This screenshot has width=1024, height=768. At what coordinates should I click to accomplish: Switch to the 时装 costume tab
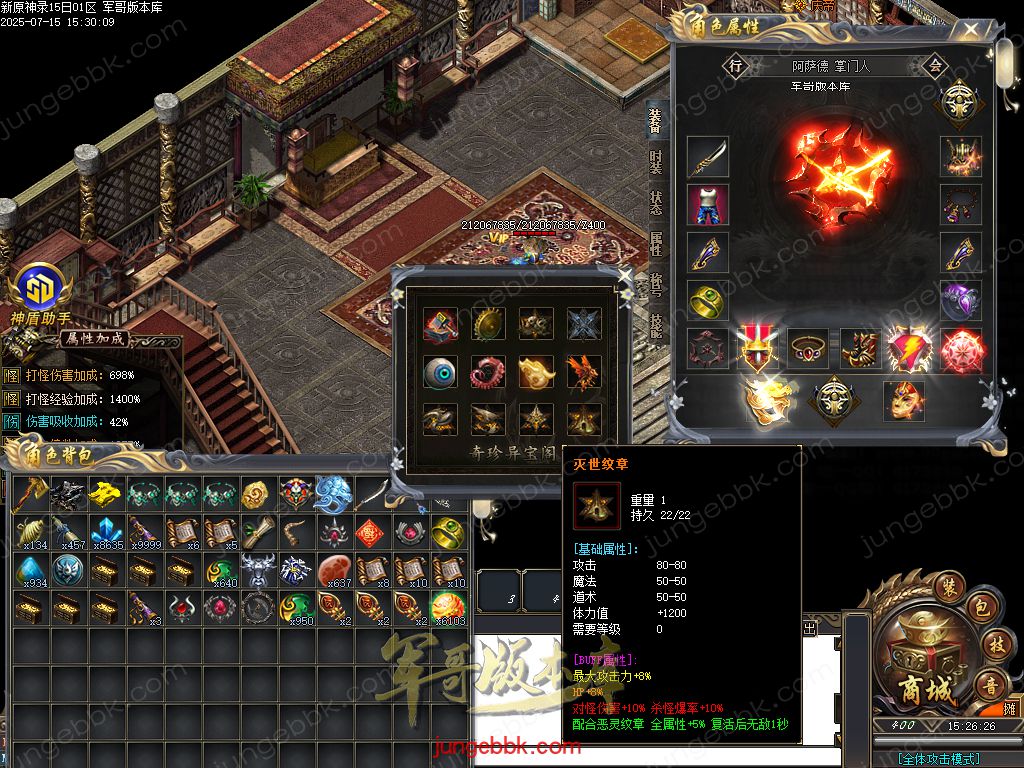click(656, 161)
